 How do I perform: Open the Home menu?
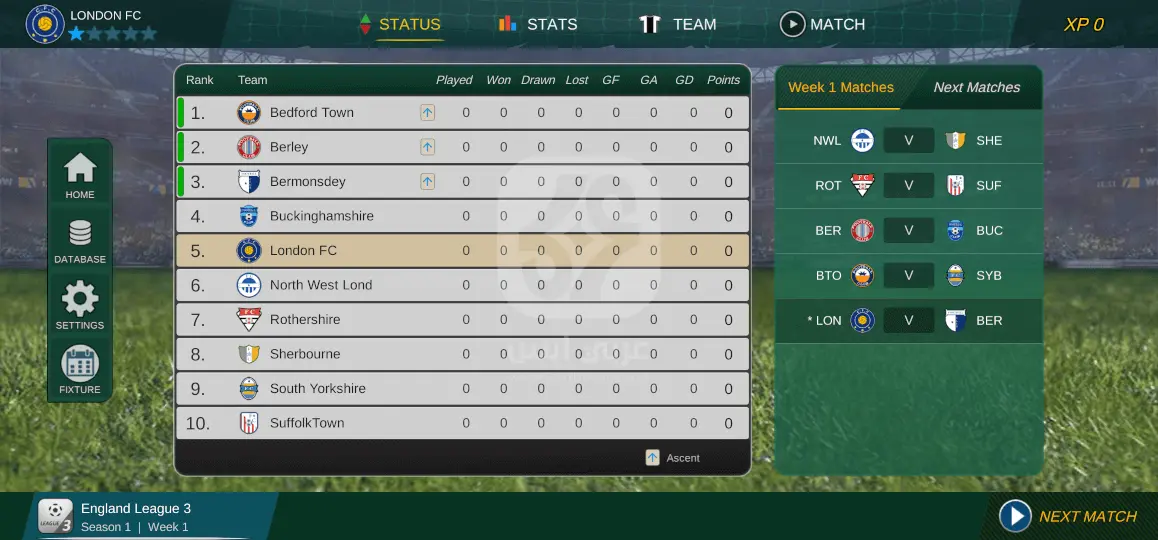(x=80, y=176)
